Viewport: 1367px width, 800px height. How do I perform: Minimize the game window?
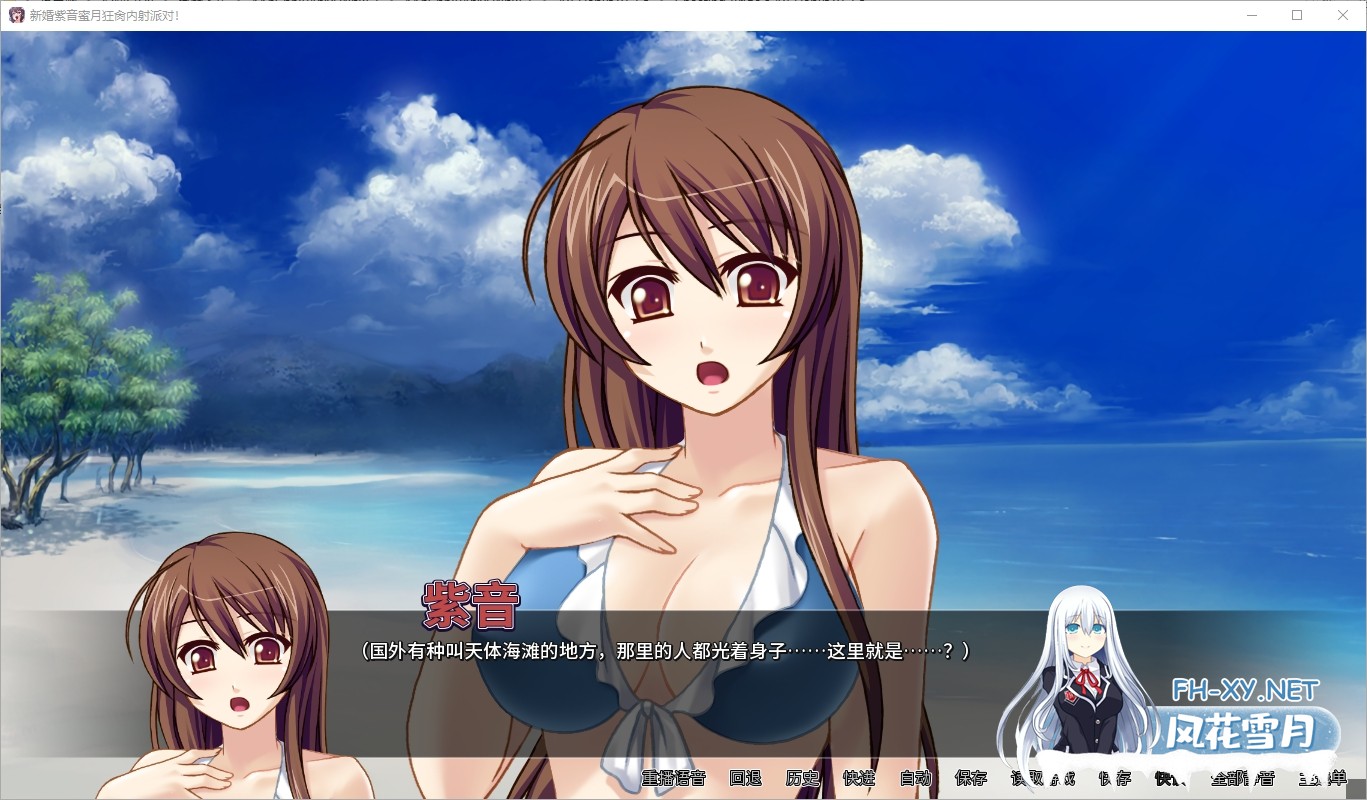[x=1251, y=15]
